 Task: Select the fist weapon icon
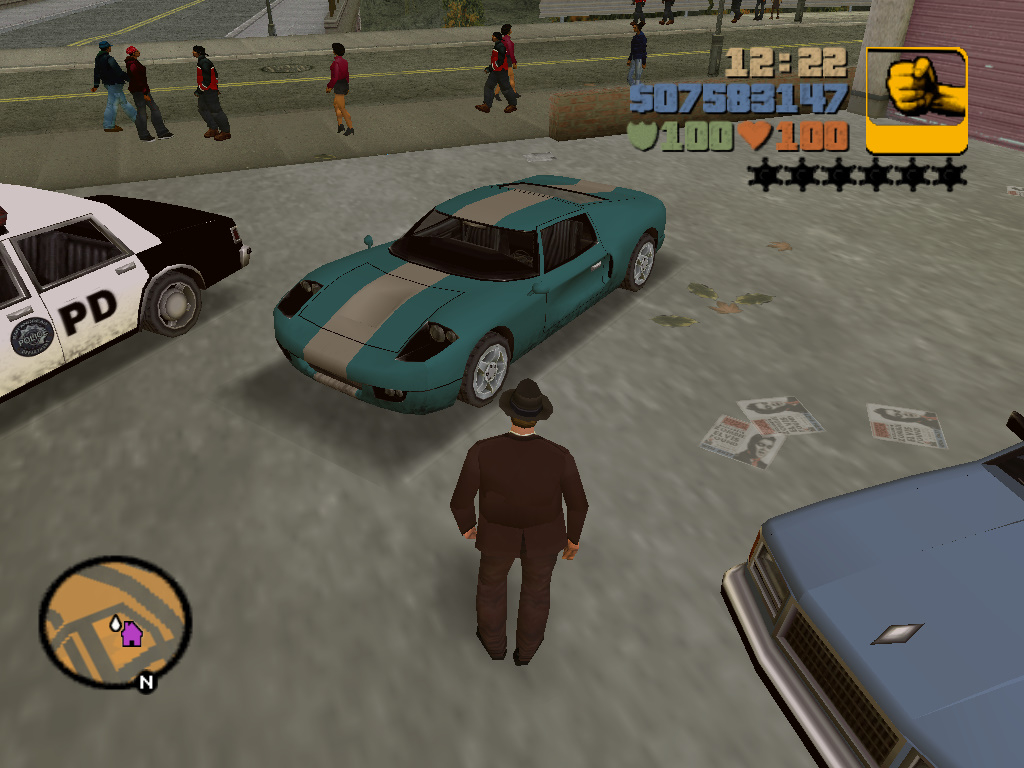916,100
